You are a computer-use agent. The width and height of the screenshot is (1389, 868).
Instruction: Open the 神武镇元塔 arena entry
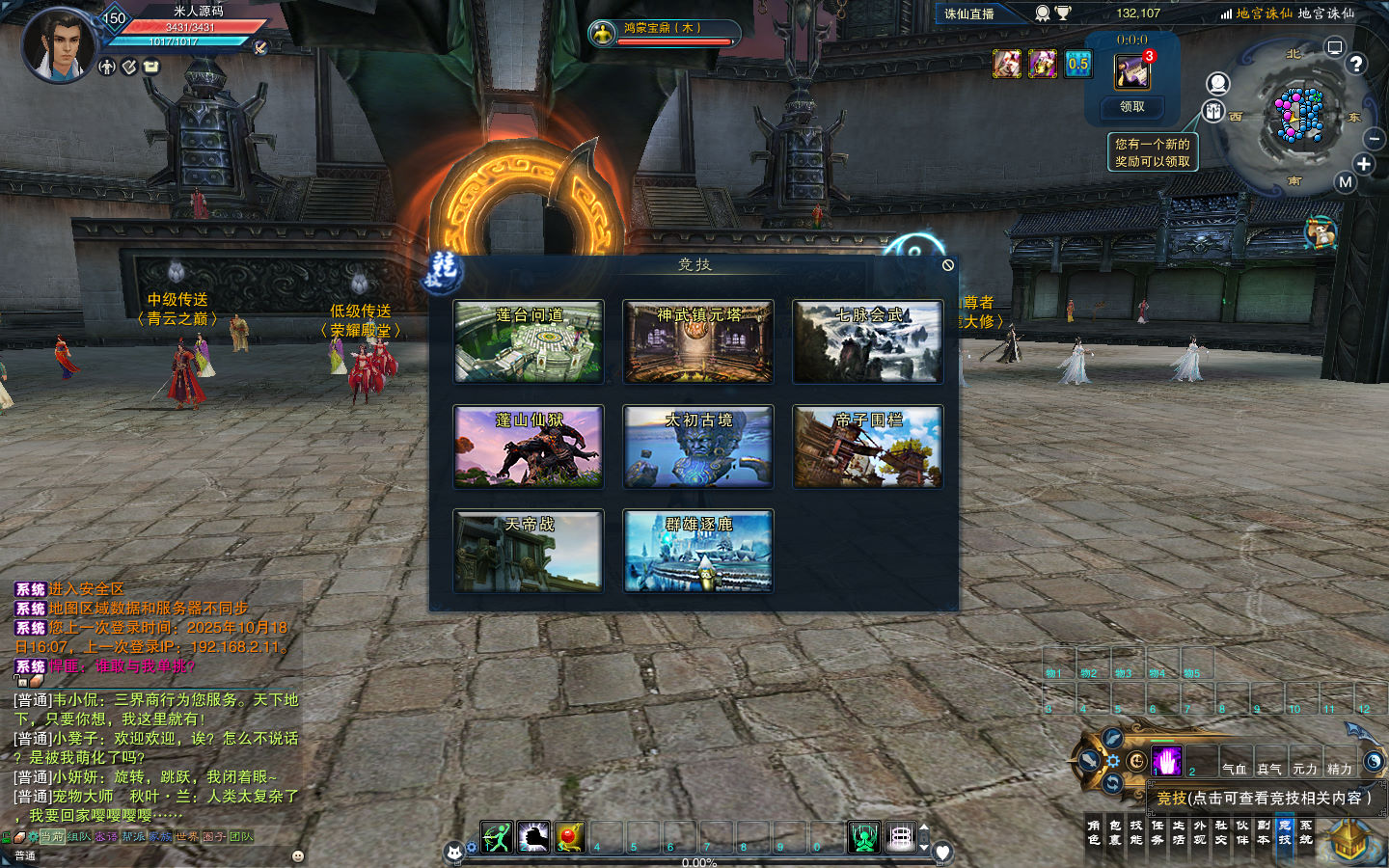click(698, 341)
